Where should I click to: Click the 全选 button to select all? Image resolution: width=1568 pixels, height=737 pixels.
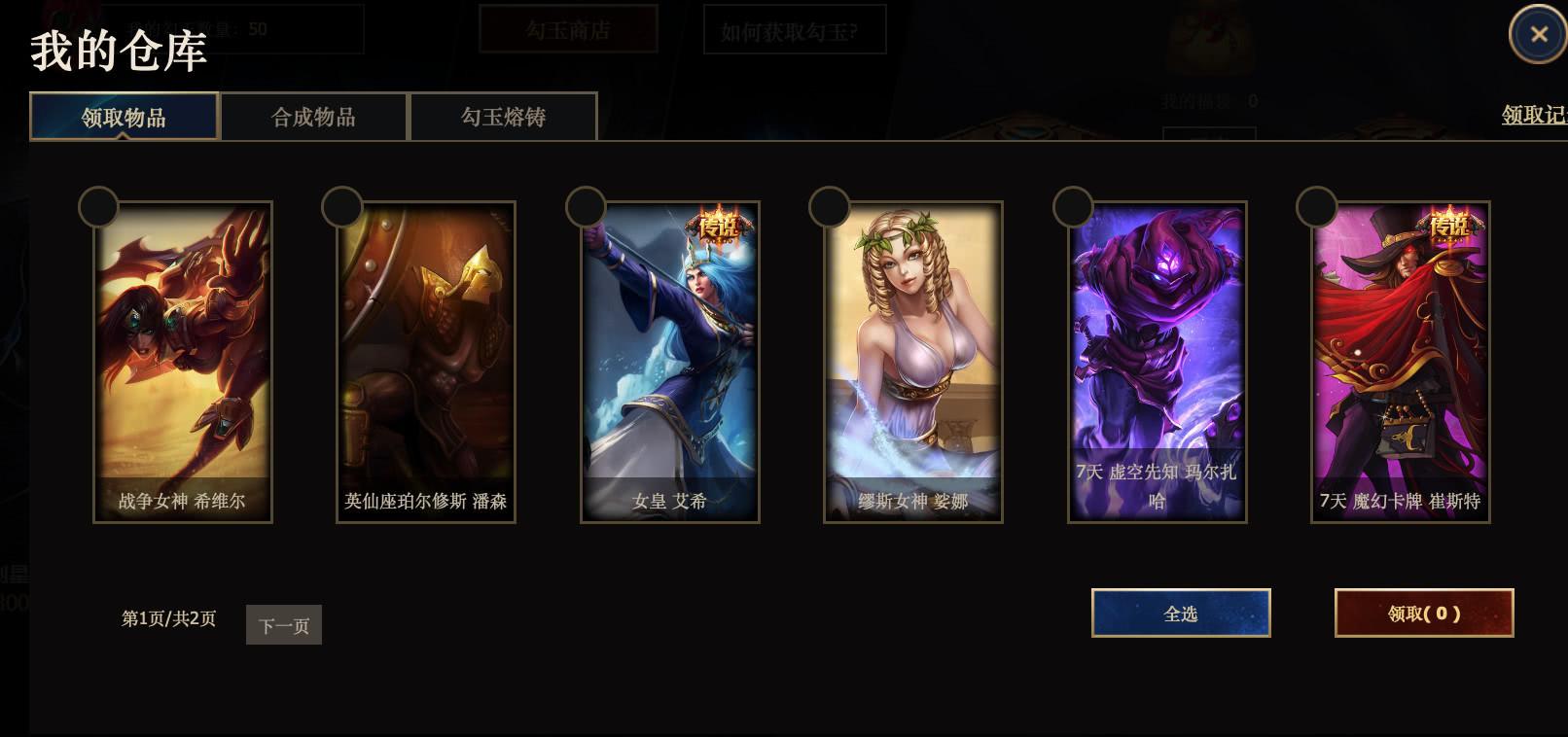pyautogui.click(x=1180, y=614)
